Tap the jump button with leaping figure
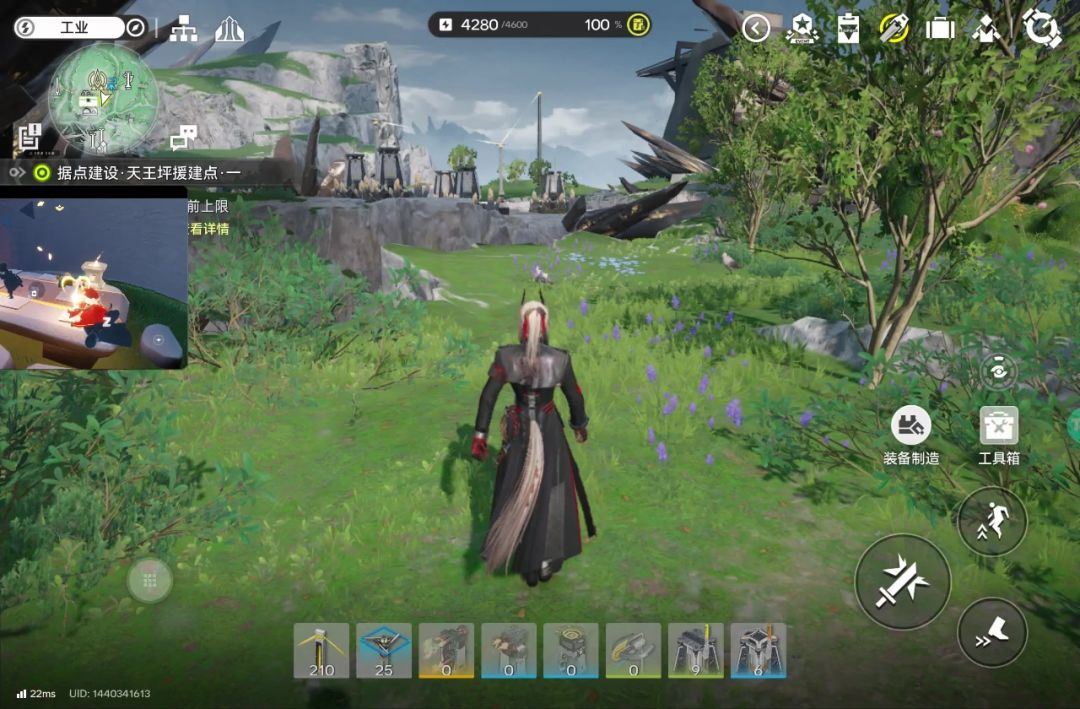Image resolution: width=1080 pixels, height=709 pixels. coord(992,521)
